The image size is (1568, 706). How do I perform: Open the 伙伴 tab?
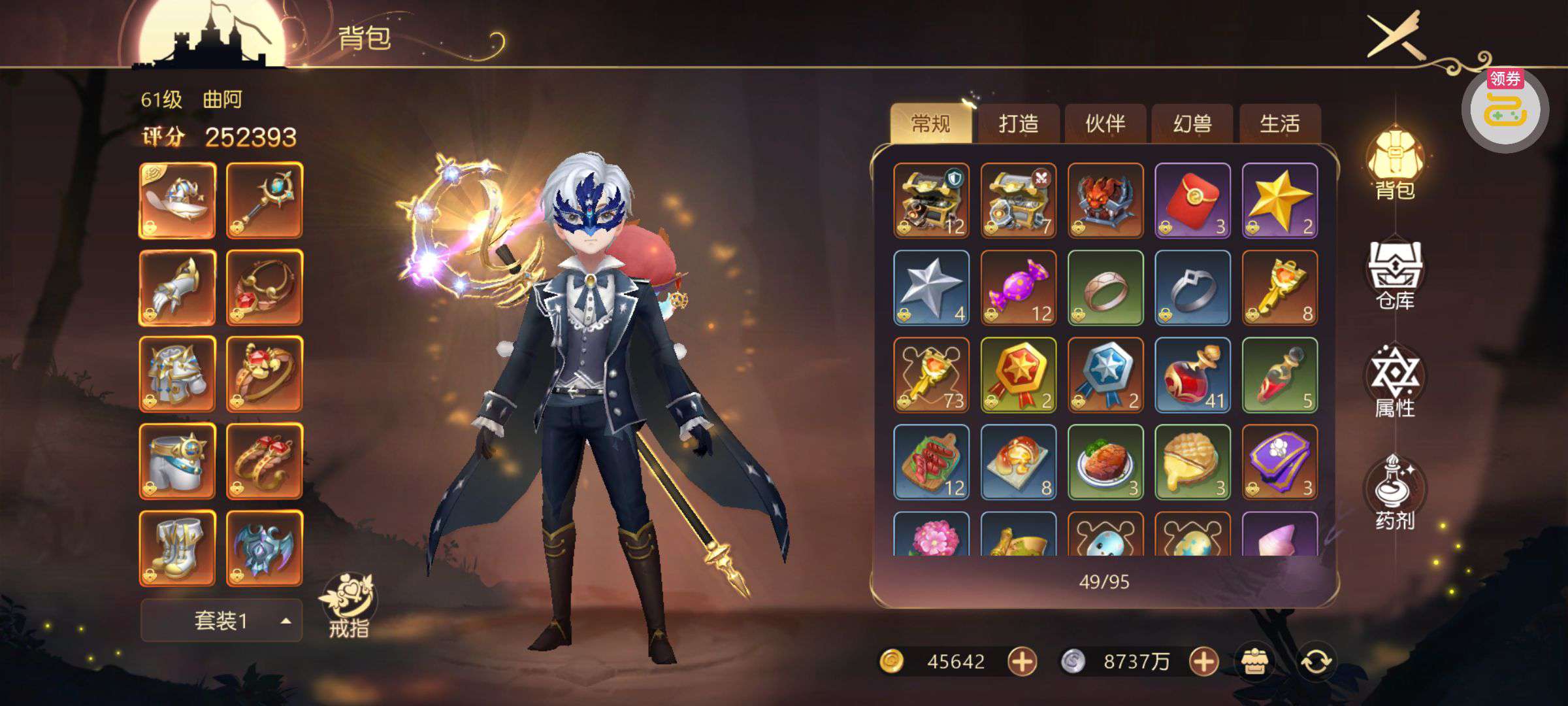pyautogui.click(x=1105, y=124)
